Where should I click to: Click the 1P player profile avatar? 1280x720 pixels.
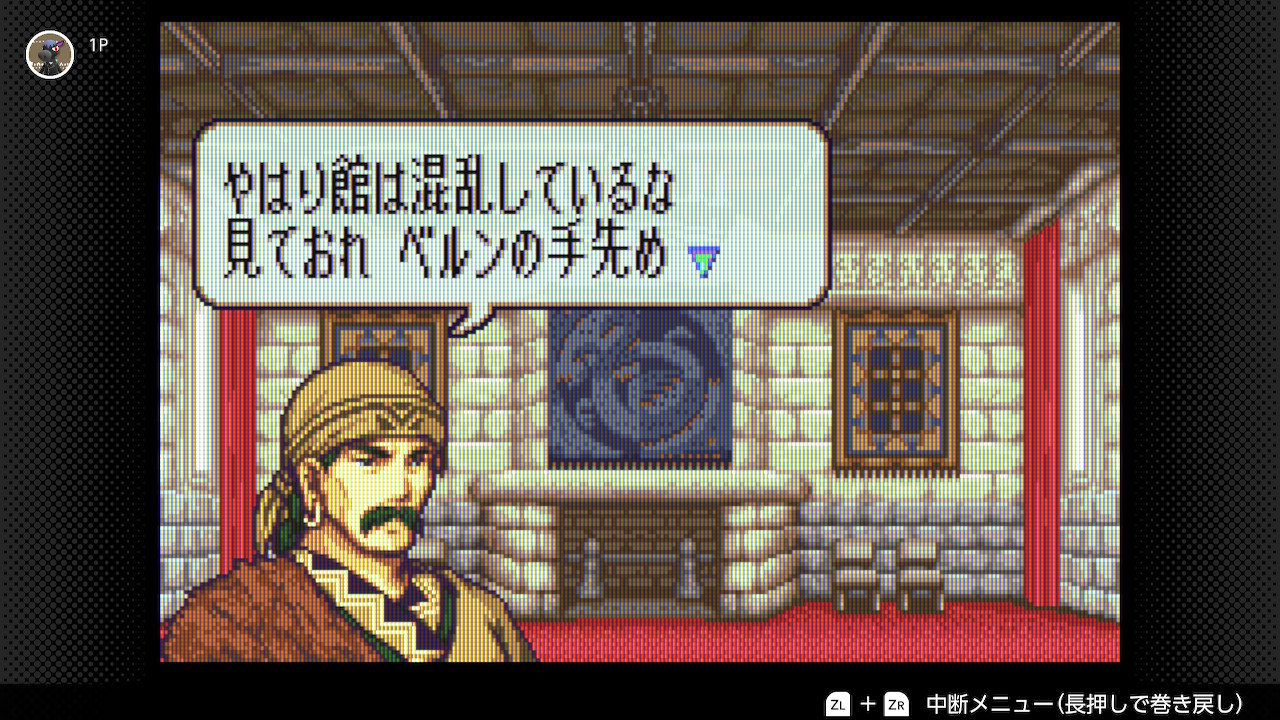pos(50,54)
